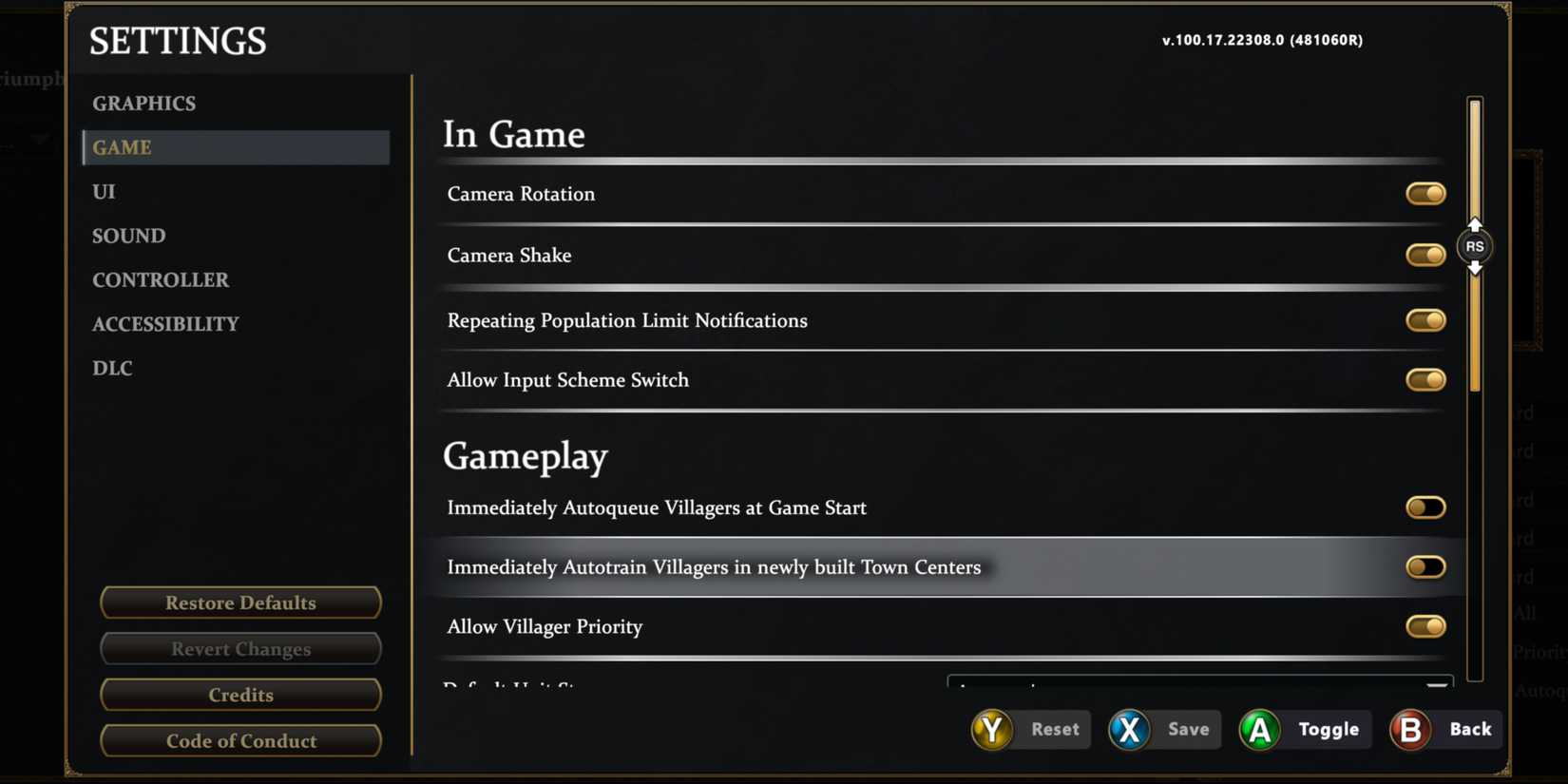Open the SOUND settings section
1568x784 pixels.
point(128,236)
